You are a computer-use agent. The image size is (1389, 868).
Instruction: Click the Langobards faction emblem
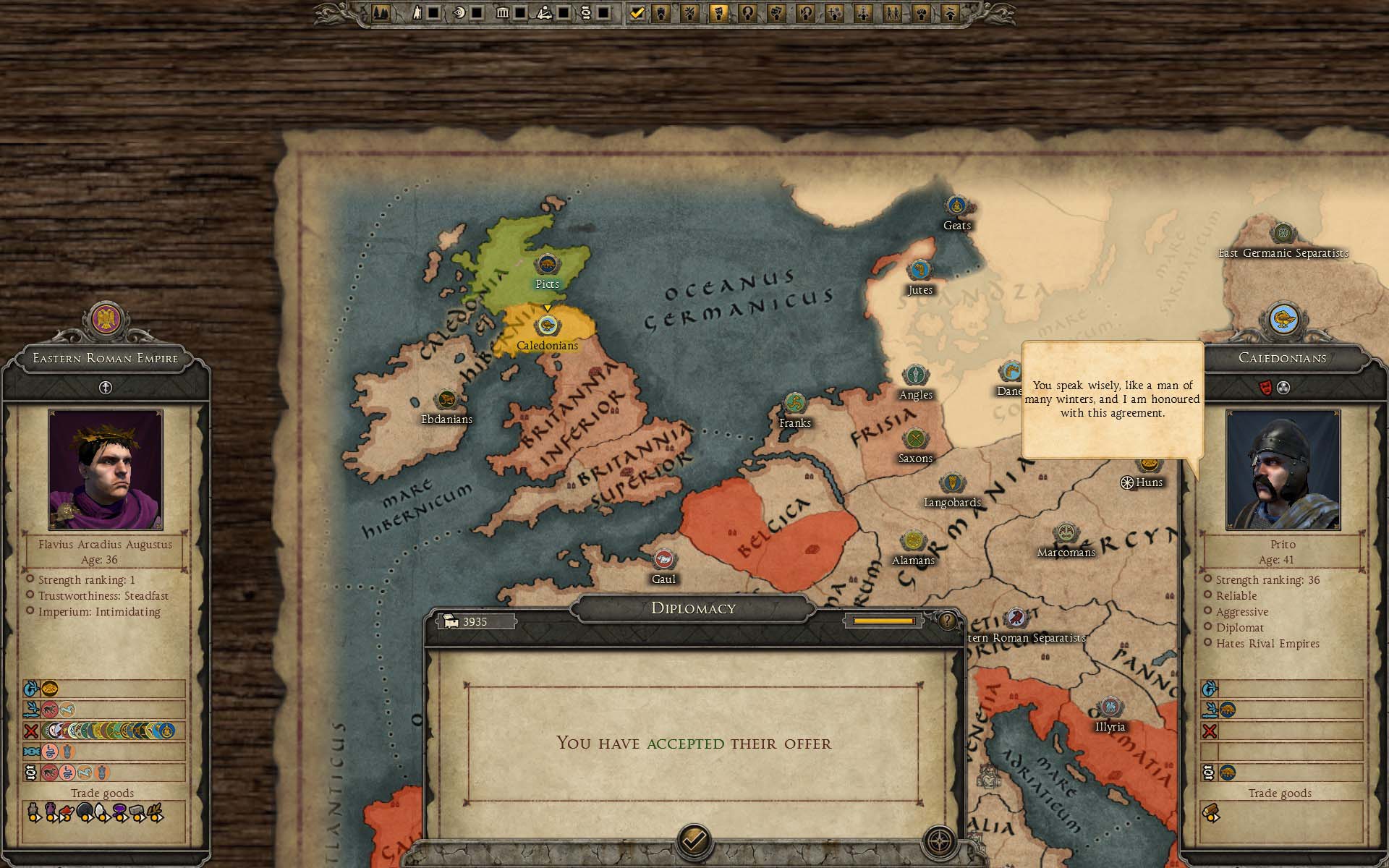(951, 483)
